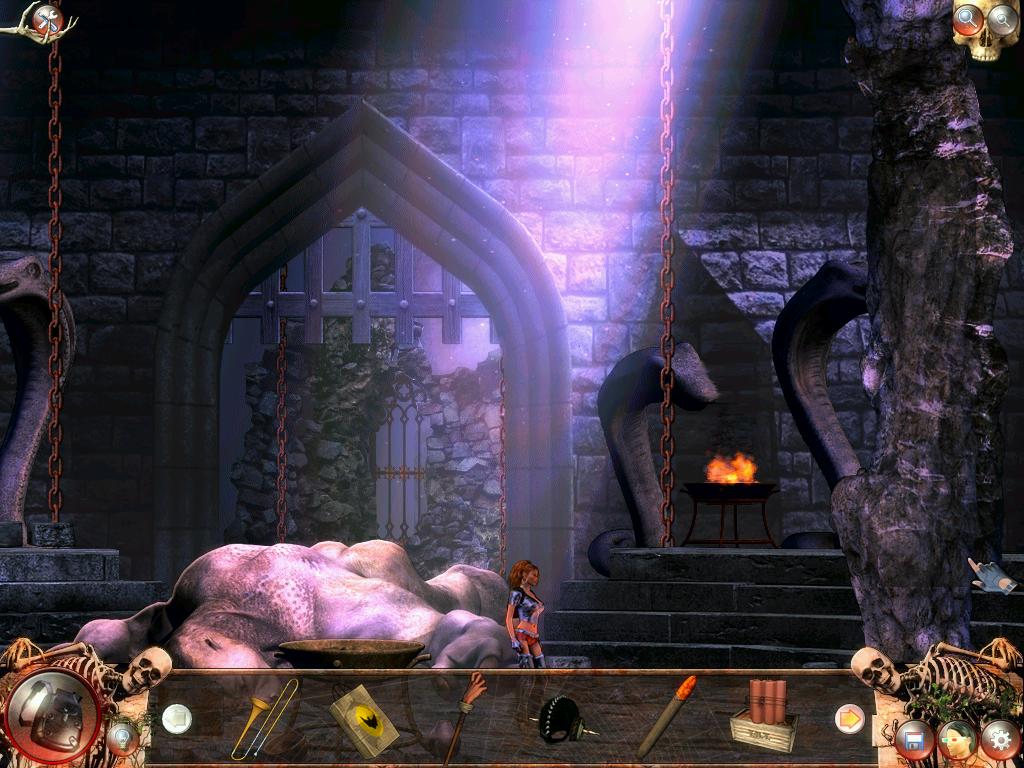Viewport: 1024px width, 768px height.
Task: Pick the yellow book inventory item
Action: 363,720
